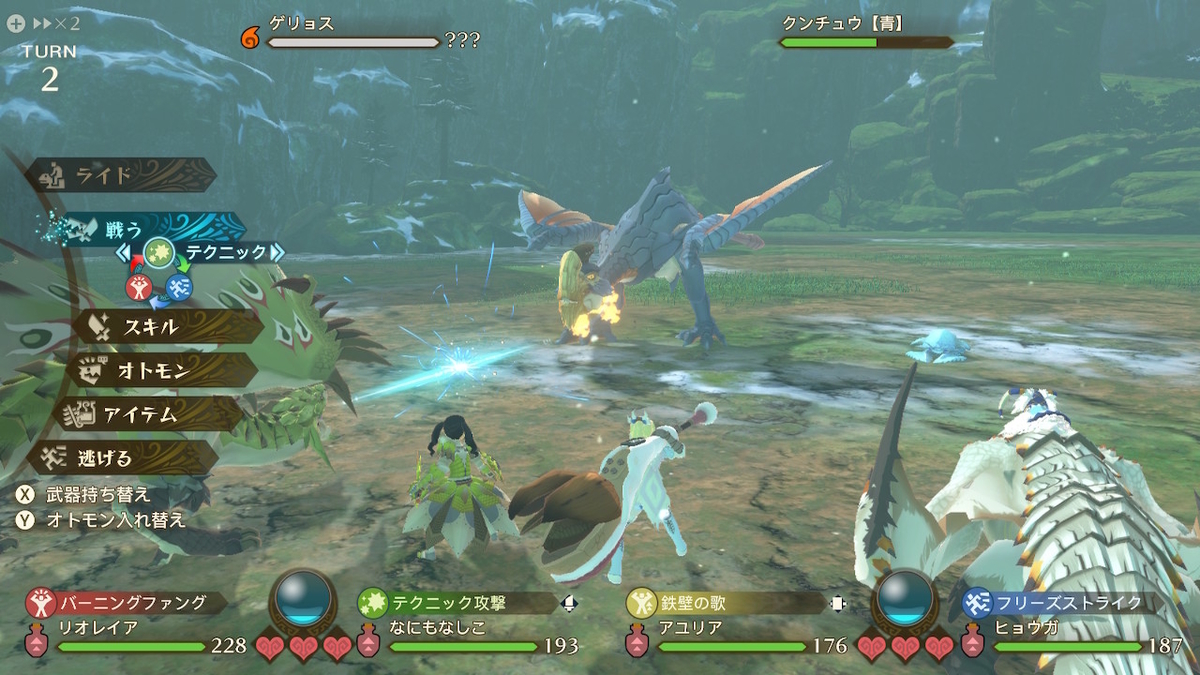Screen dimensions: 1200x675
Task: Click the kinship orb beside ヒョウガ
Action: (905, 598)
